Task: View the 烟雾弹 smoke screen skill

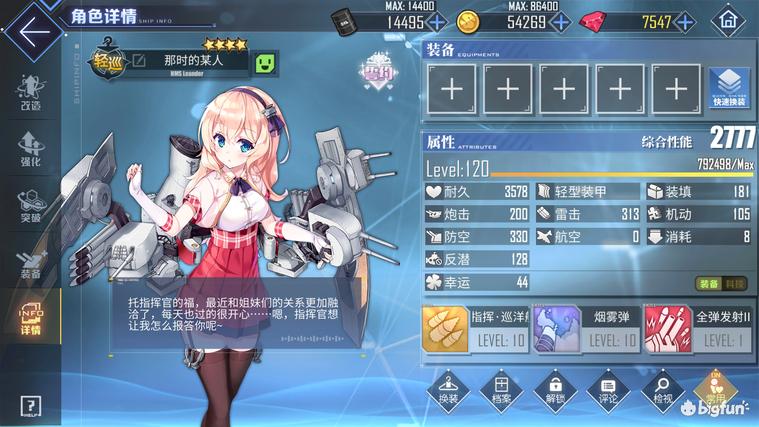Action: point(584,328)
